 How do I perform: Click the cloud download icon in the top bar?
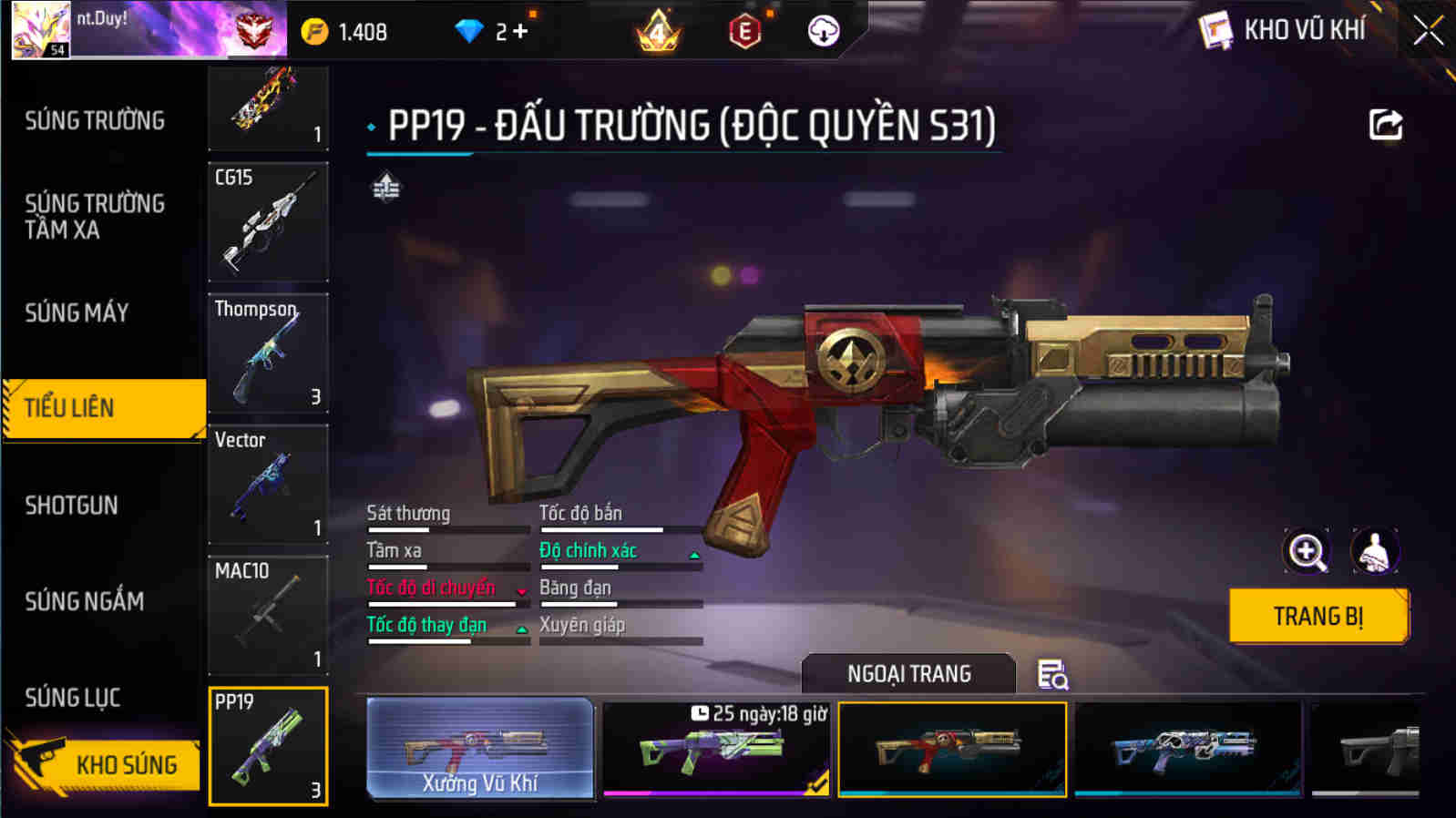click(x=824, y=32)
